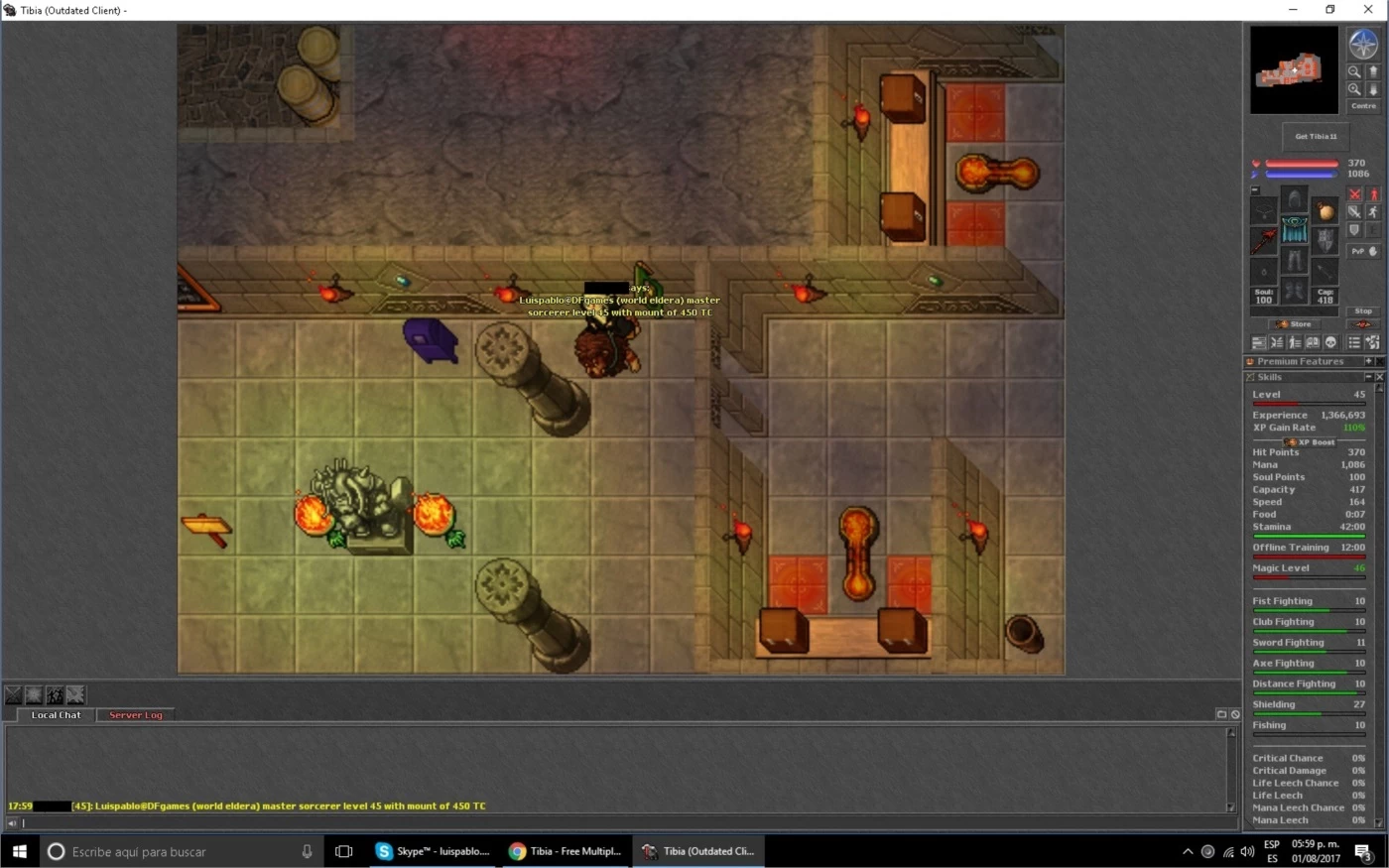Toggle defensive fighting stance shield icon
The width and height of the screenshot is (1389, 868).
coord(1354,229)
